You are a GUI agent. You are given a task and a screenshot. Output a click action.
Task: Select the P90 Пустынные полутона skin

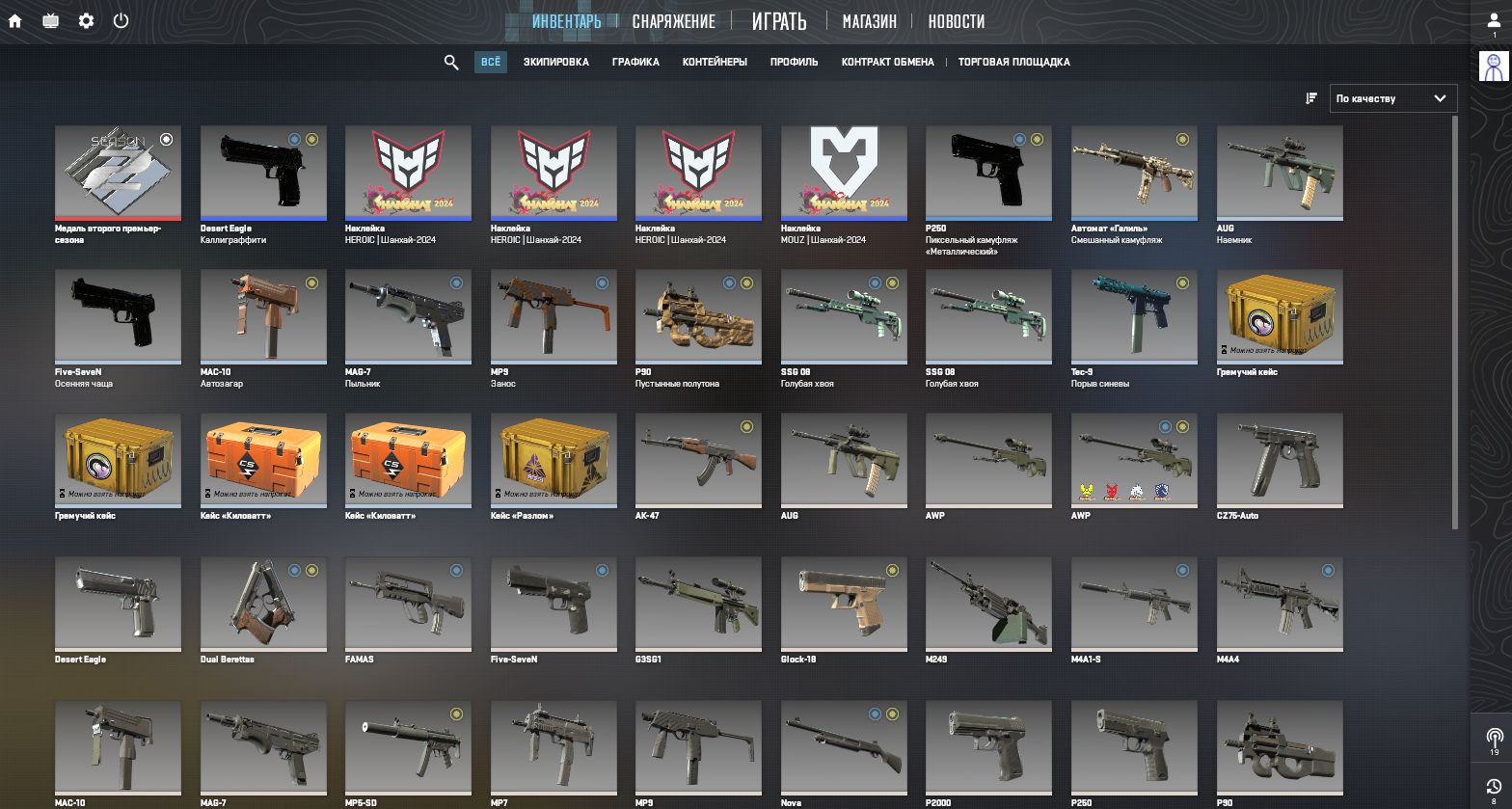(x=698, y=315)
